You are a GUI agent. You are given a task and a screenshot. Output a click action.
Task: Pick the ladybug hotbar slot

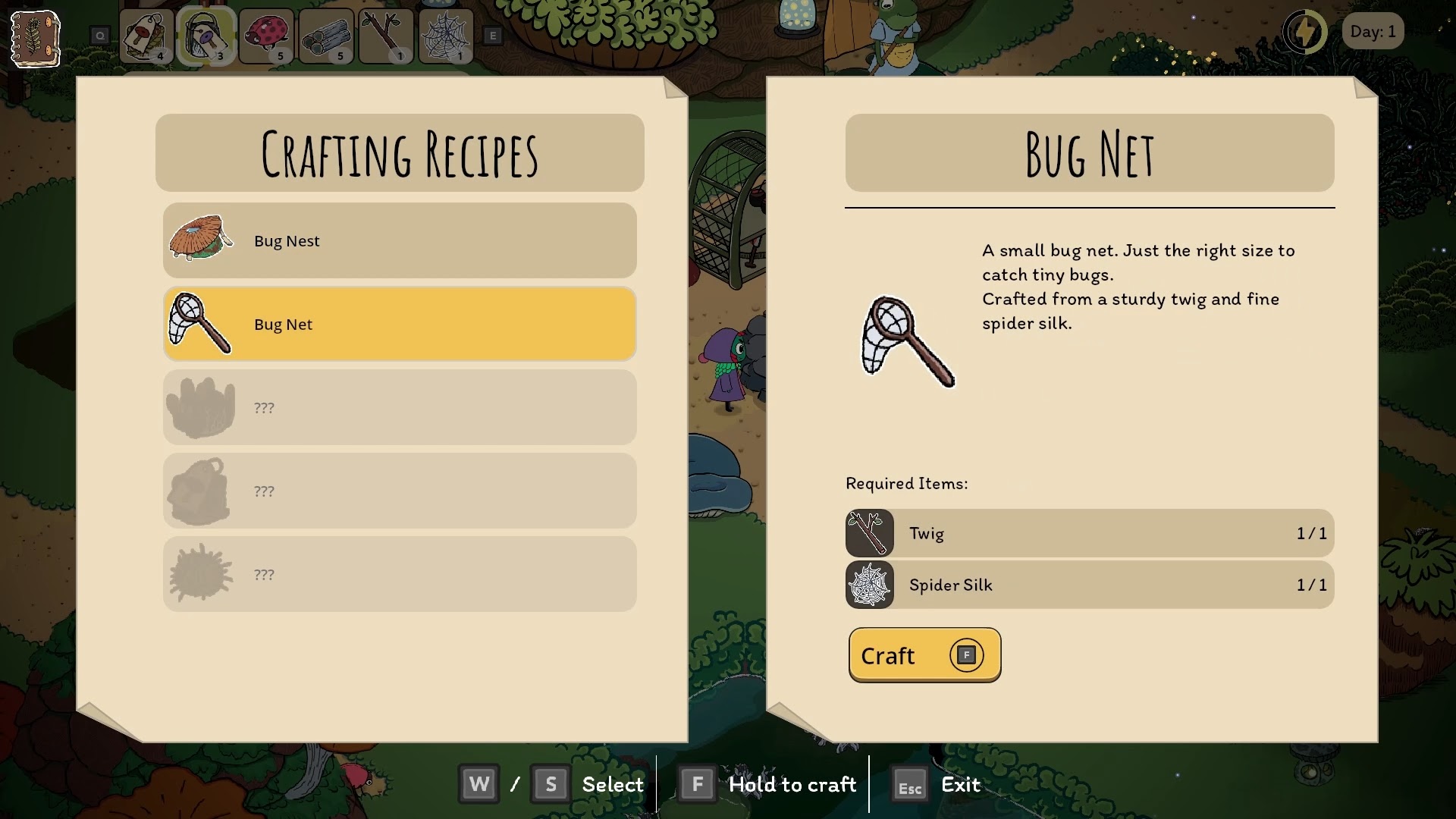click(265, 36)
